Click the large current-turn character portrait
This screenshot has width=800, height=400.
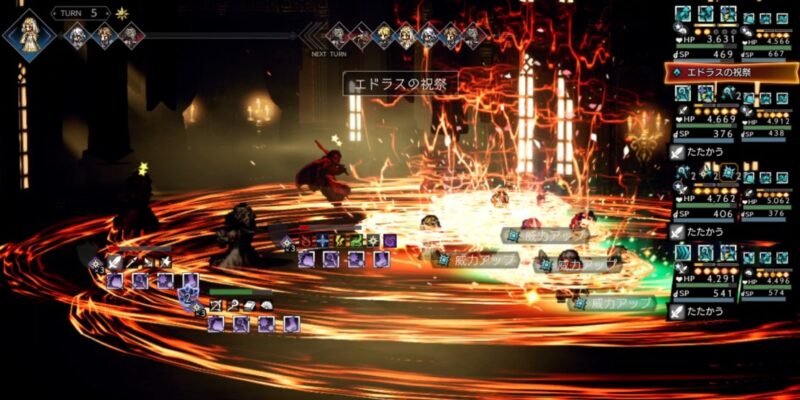point(28,35)
